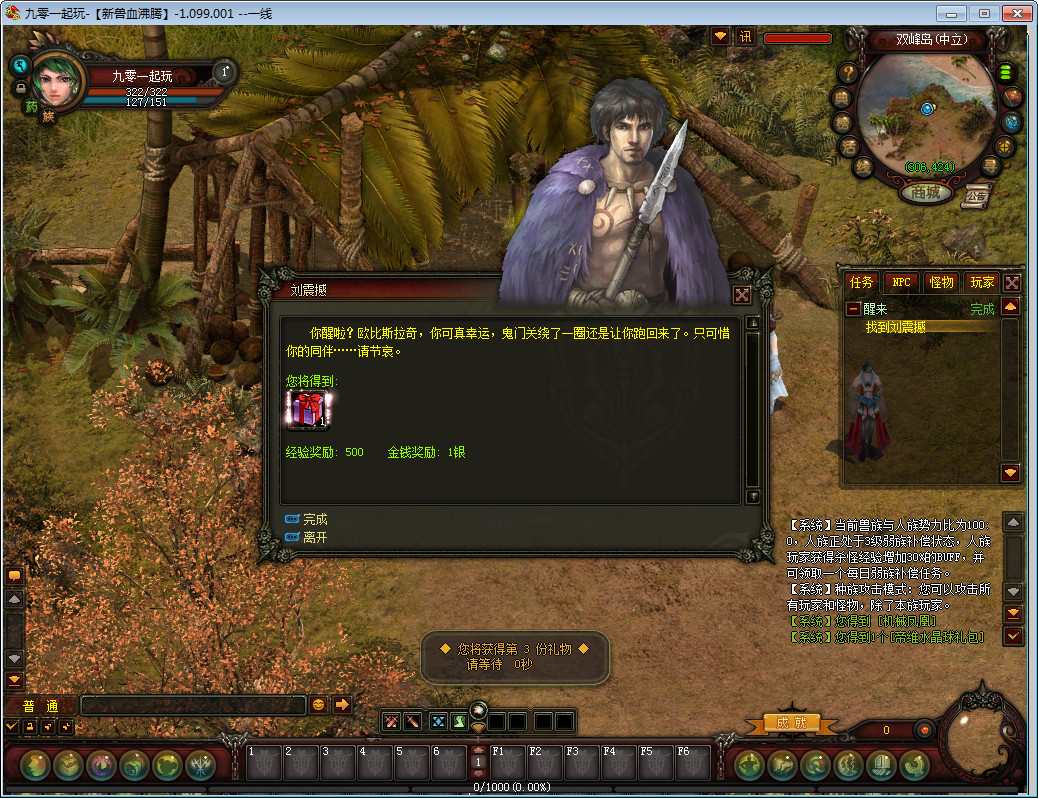
Task: Maximize the game window
Action: click(x=984, y=13)
